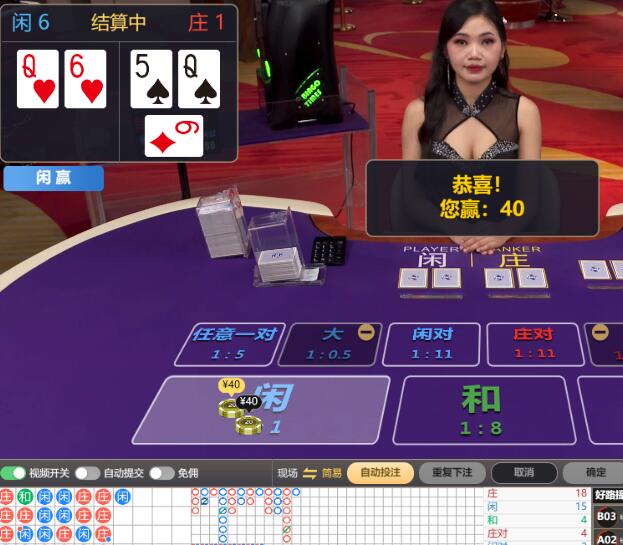The height and width of the screenshot is (545, 623).
Task: Activate the 自动投注 auto-bet button
Action: 380,473
